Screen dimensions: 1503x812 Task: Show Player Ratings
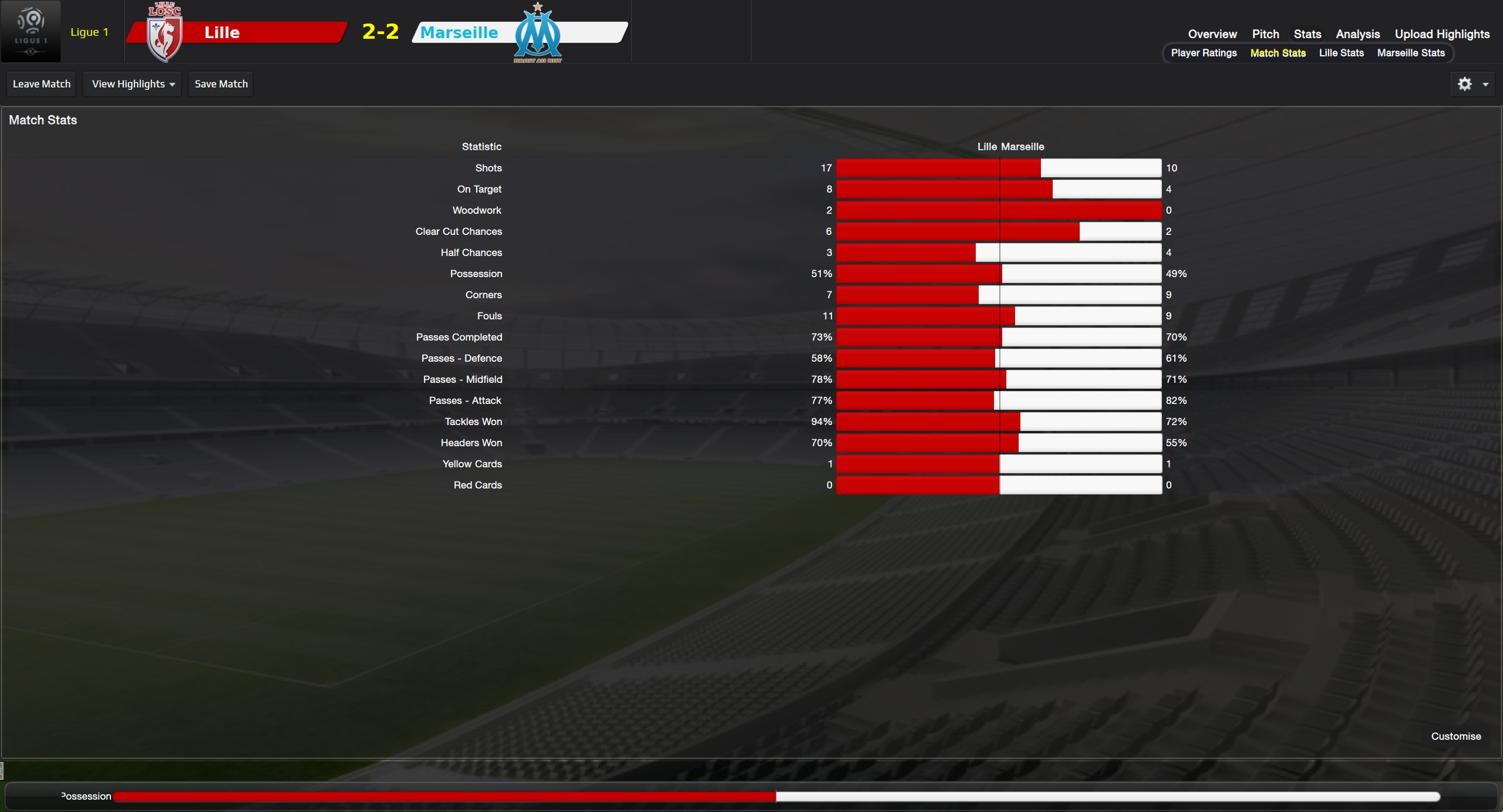point(1204,53)
